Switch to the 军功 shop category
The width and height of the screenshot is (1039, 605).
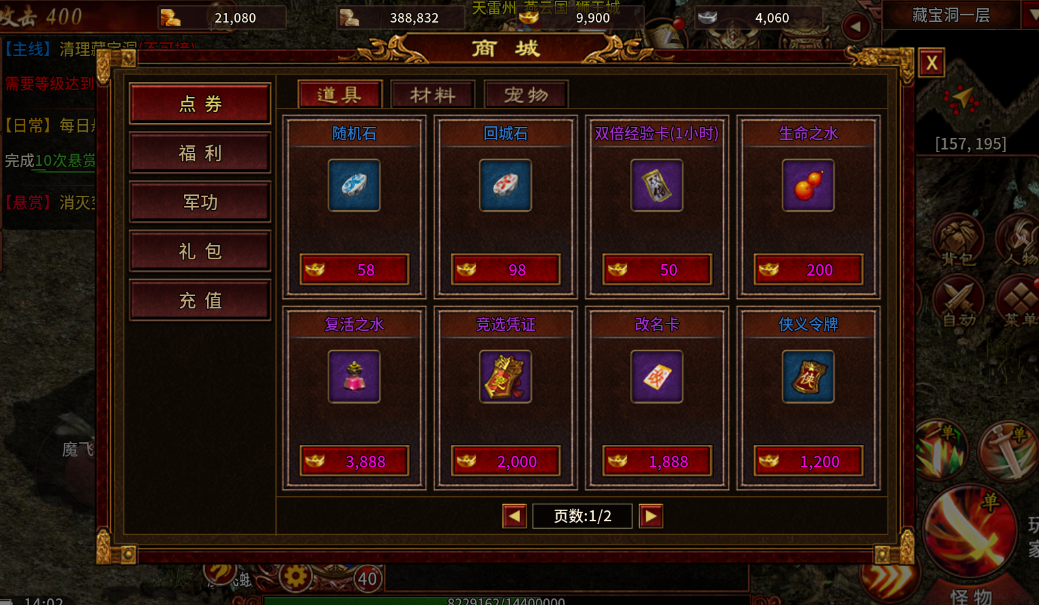tap(200, 202)
